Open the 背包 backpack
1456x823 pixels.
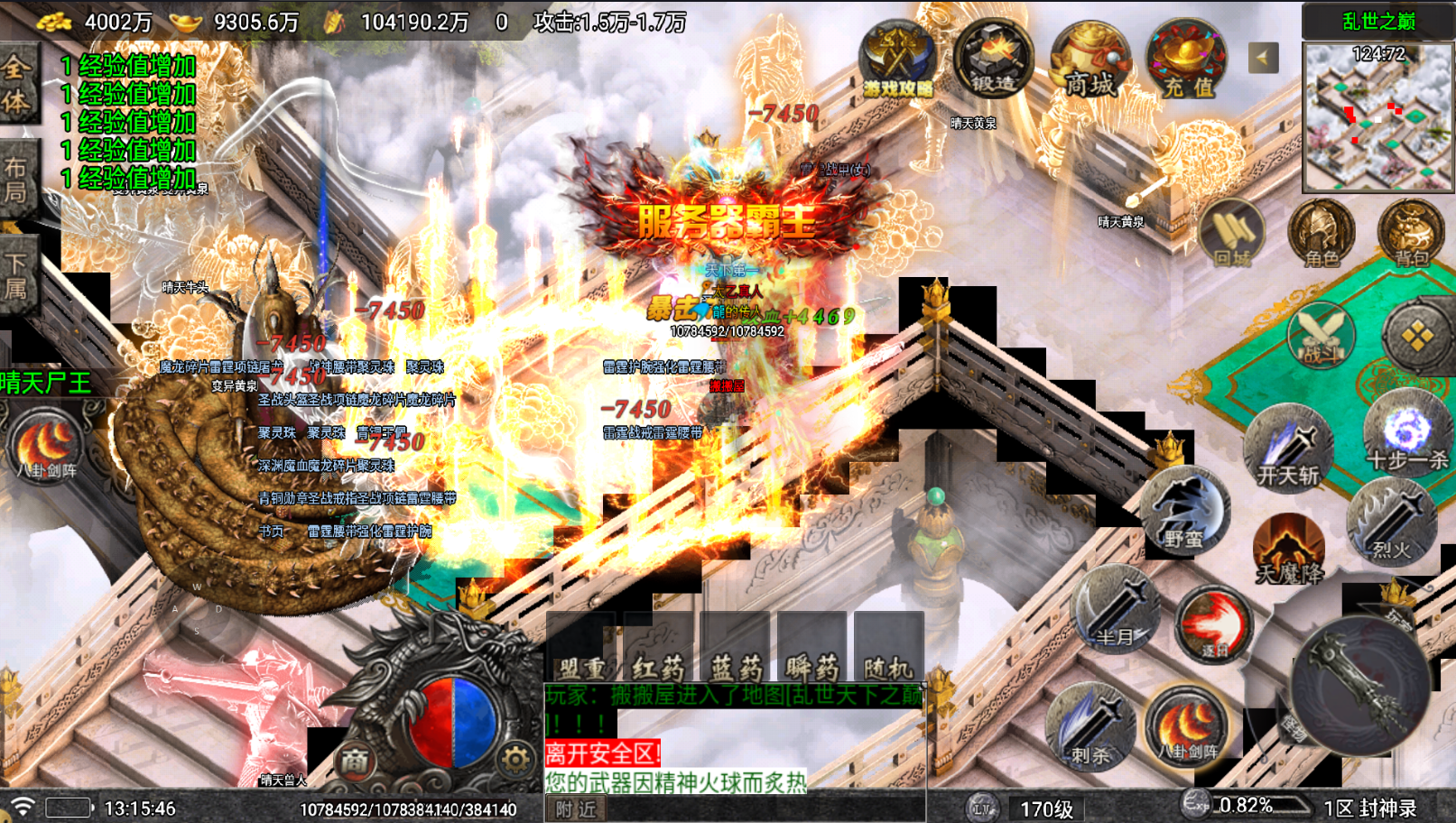coord(1411,235)
